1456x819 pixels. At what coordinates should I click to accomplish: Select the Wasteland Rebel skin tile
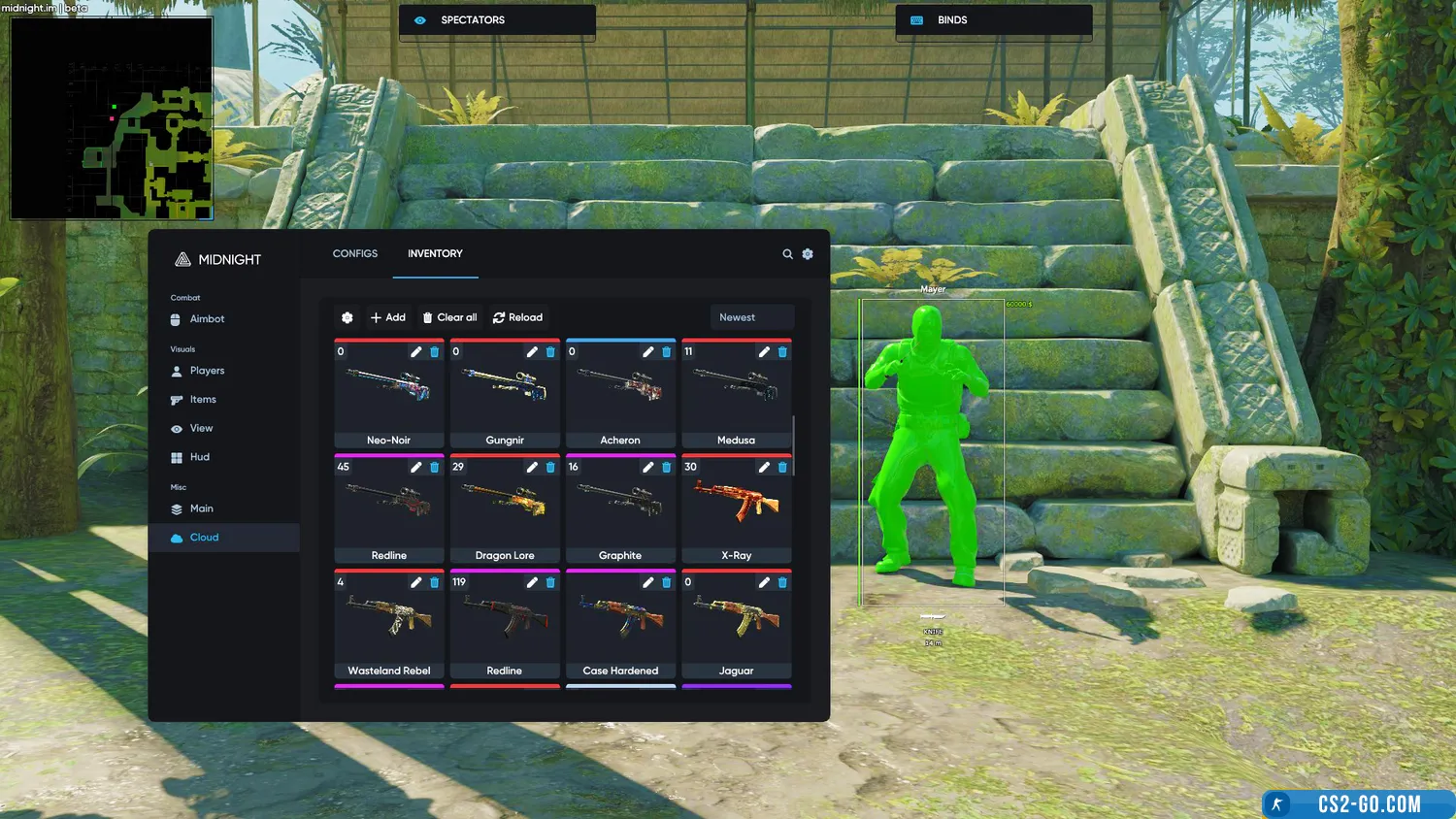pyautogui.click(x=389, y=623)
